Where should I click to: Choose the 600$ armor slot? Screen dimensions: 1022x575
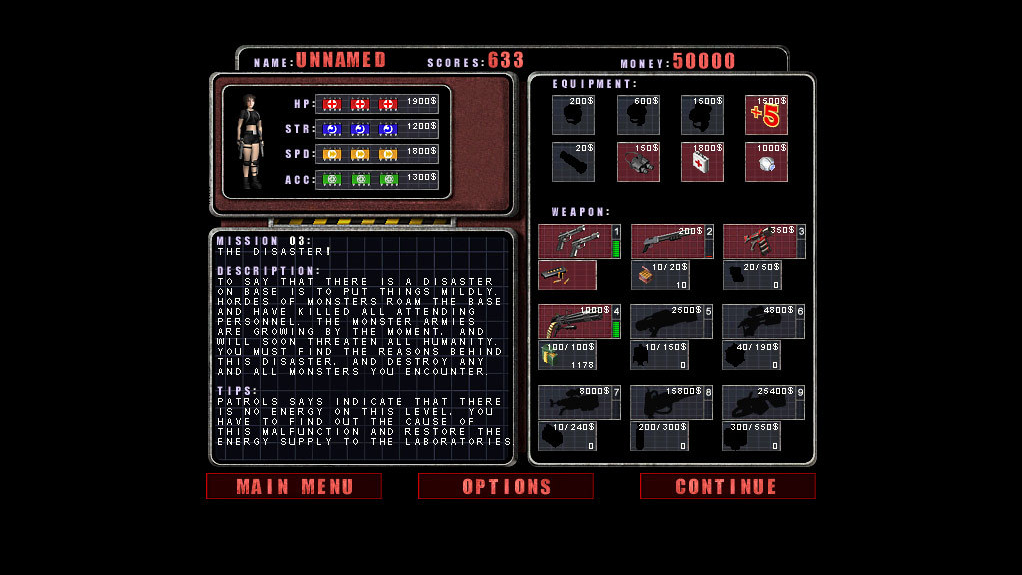click(x=638, y=116)
